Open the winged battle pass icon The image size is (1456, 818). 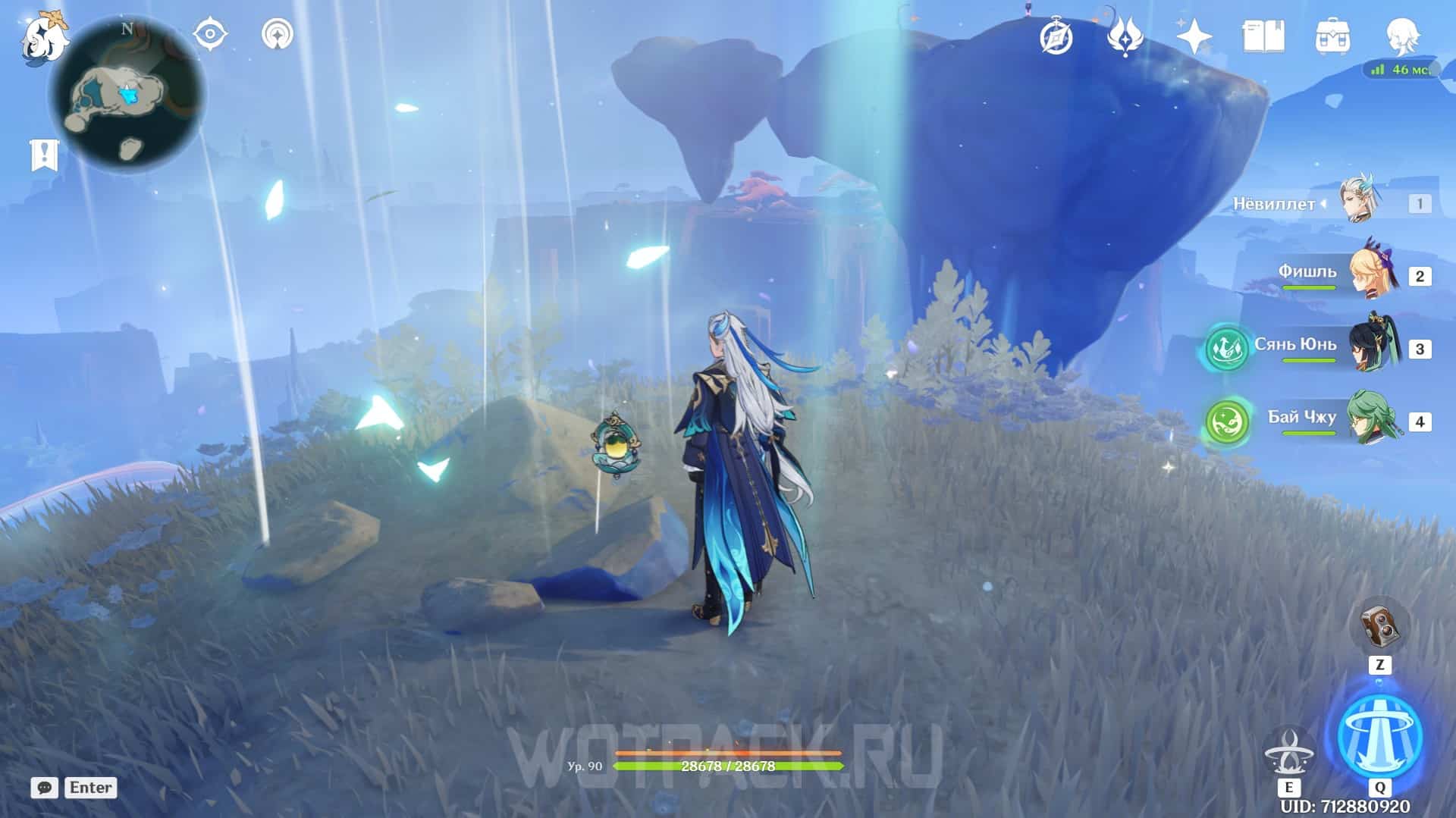1125,36
